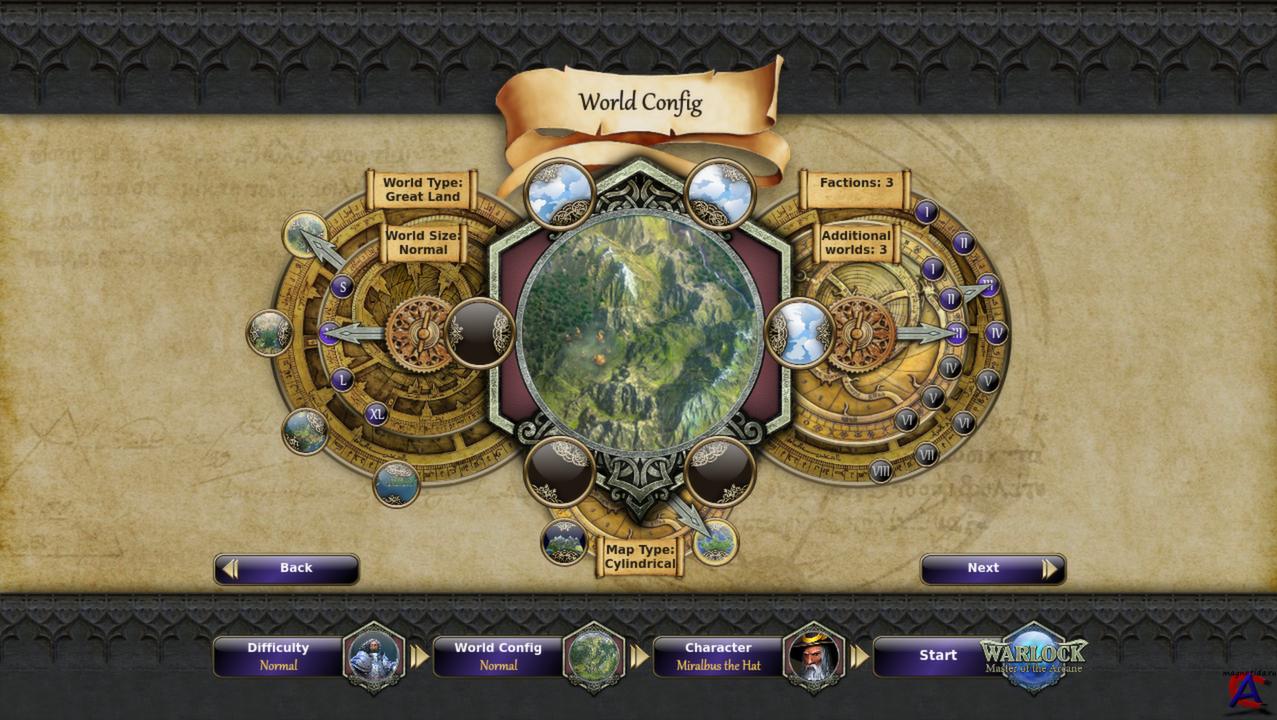
Task: Pick the XL world size
Action: click(x=376, y=413)
